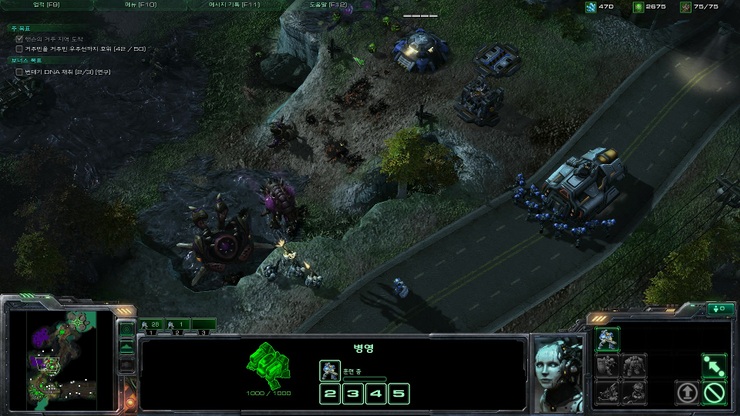Open the leftmost (F9) top menu tab
The height and width of the screenshot is (416, 740).
coord(46,5)
